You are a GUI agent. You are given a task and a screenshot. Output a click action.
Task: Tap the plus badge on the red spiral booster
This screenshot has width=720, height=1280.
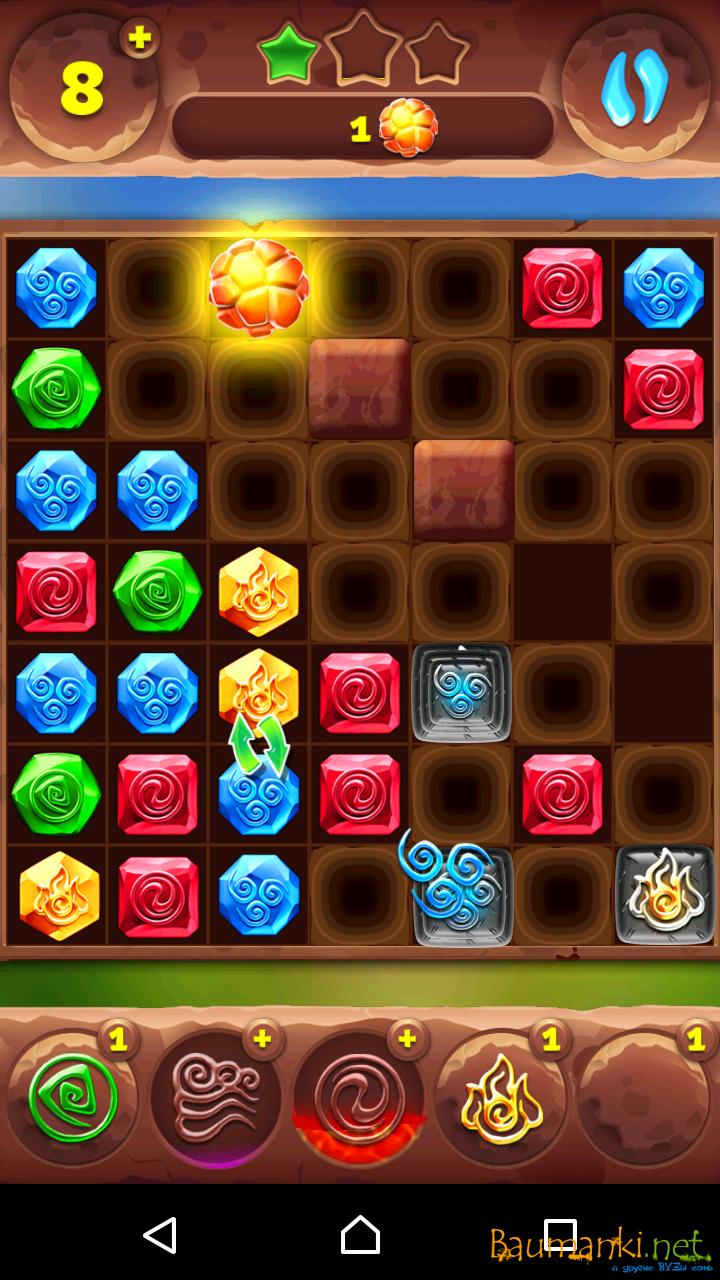coord(407,1040)
